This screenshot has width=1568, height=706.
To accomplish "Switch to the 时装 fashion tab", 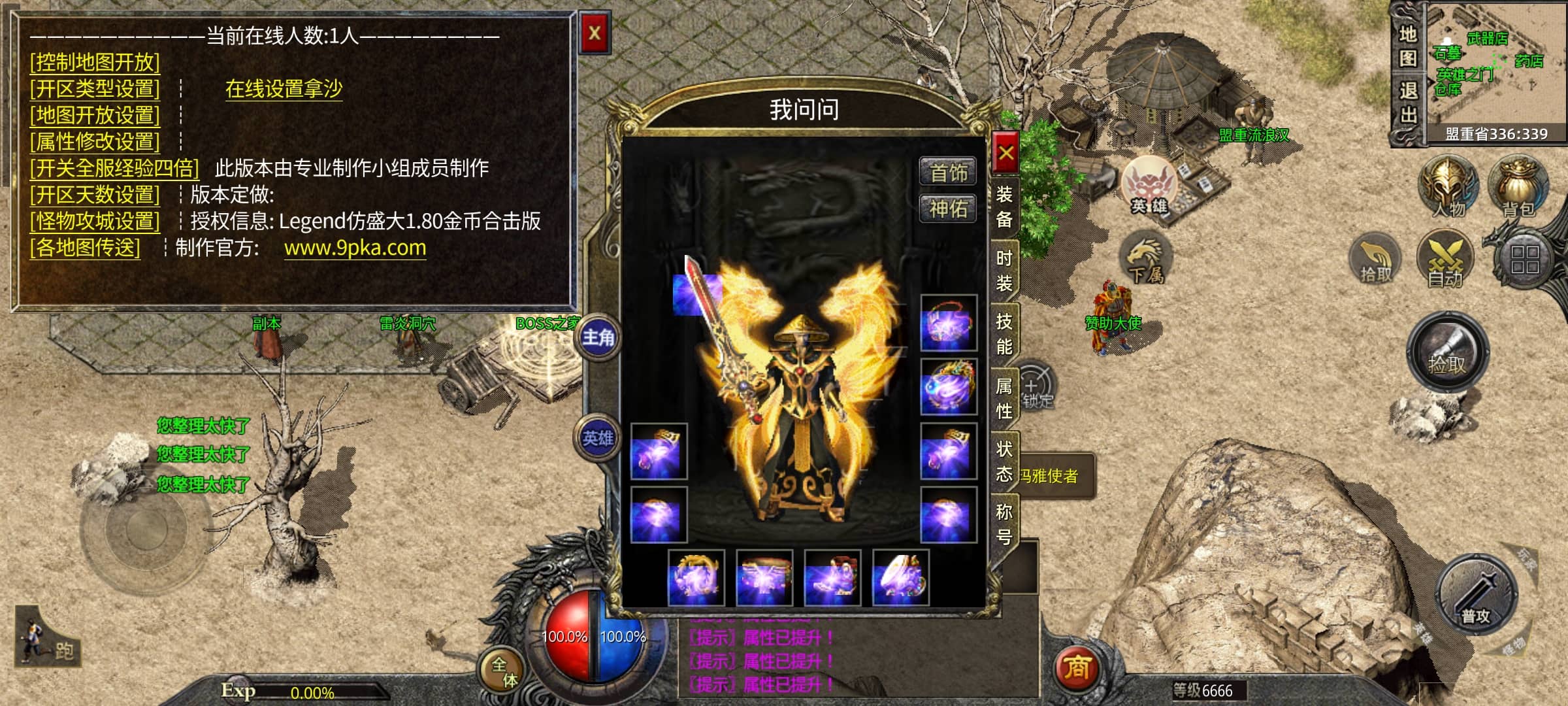I will 1004,270.
